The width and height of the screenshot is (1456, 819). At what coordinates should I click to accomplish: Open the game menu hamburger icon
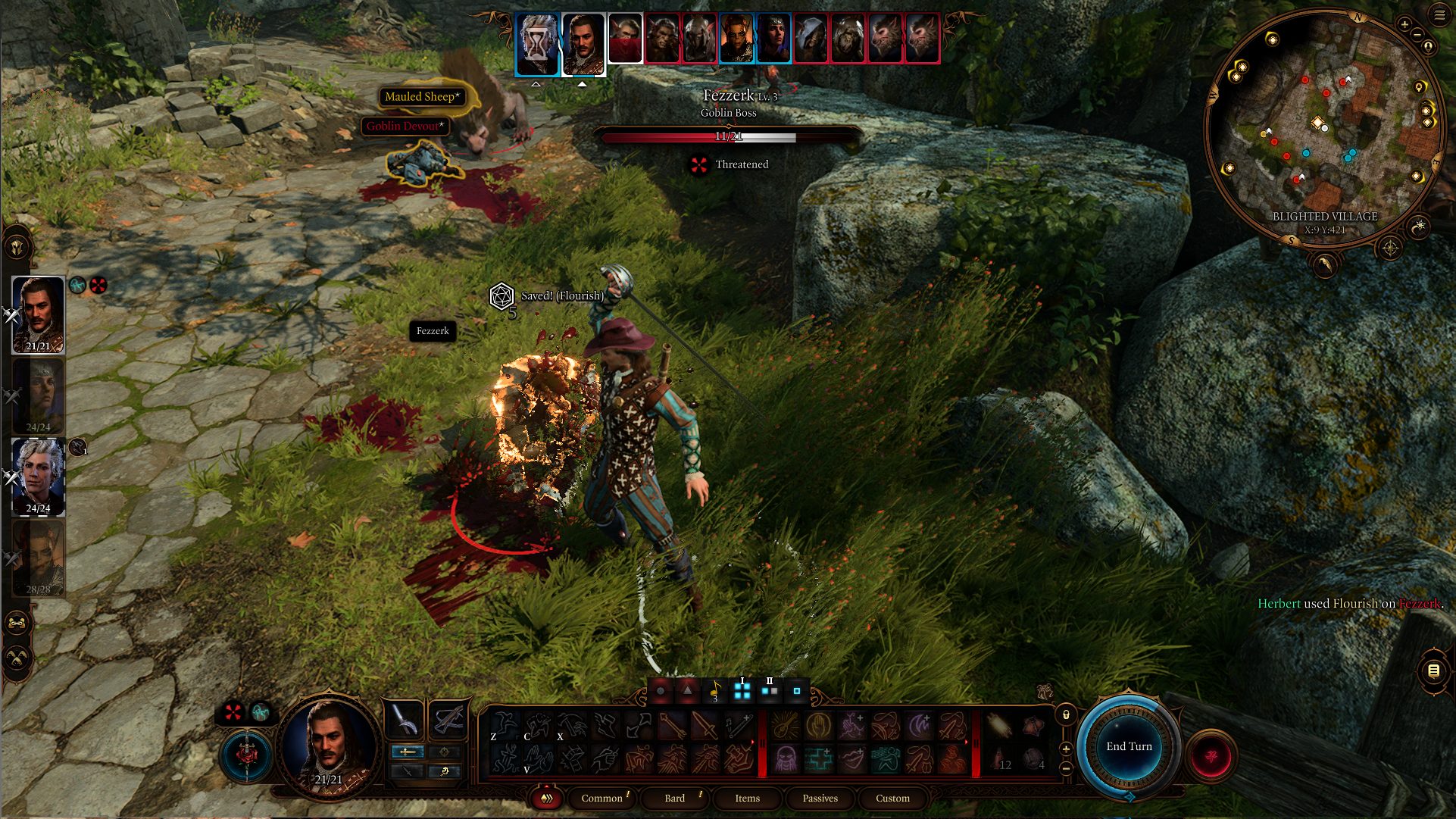tap(1439, 14)
